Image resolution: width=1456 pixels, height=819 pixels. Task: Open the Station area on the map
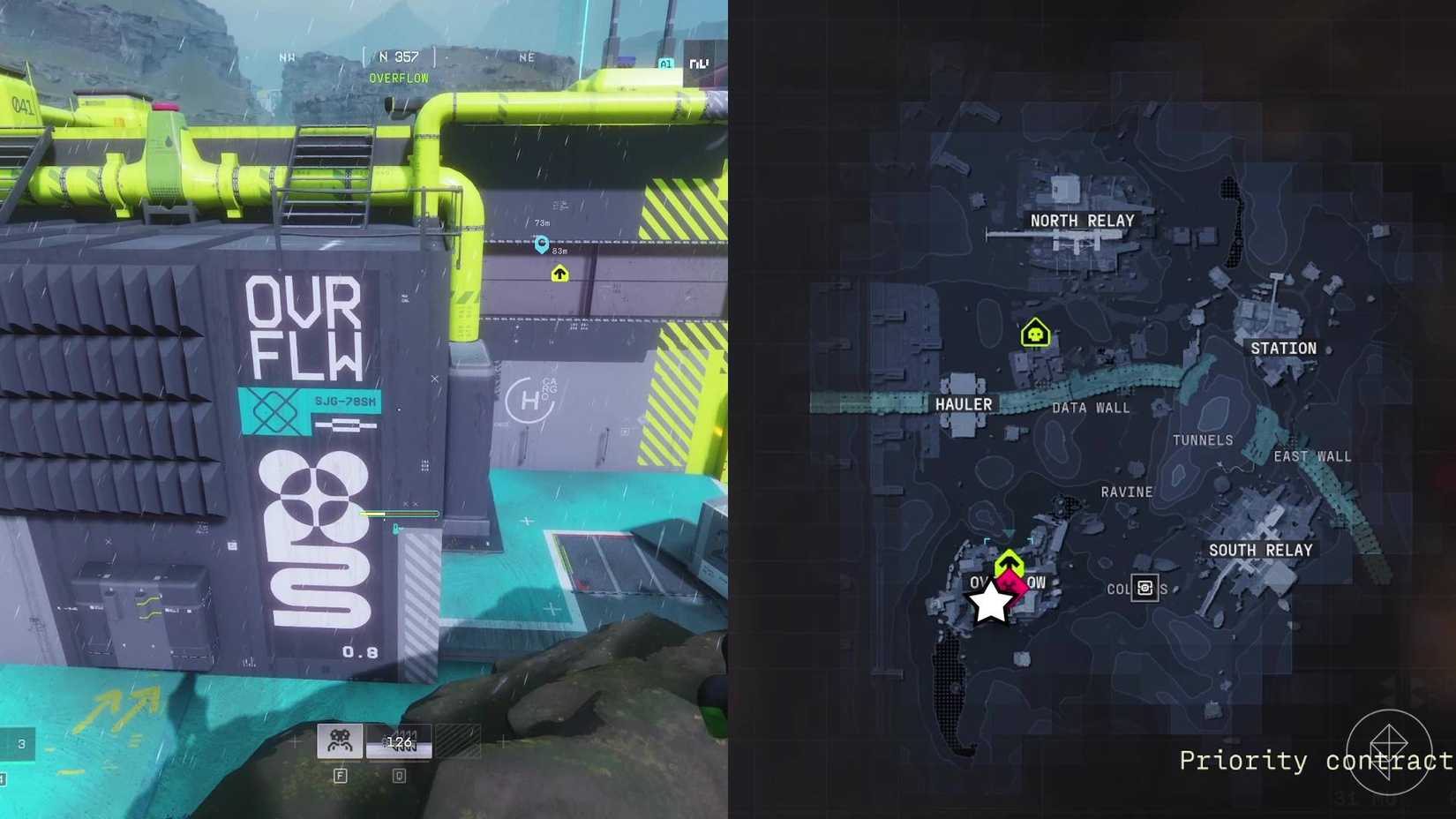[1285, 348]
